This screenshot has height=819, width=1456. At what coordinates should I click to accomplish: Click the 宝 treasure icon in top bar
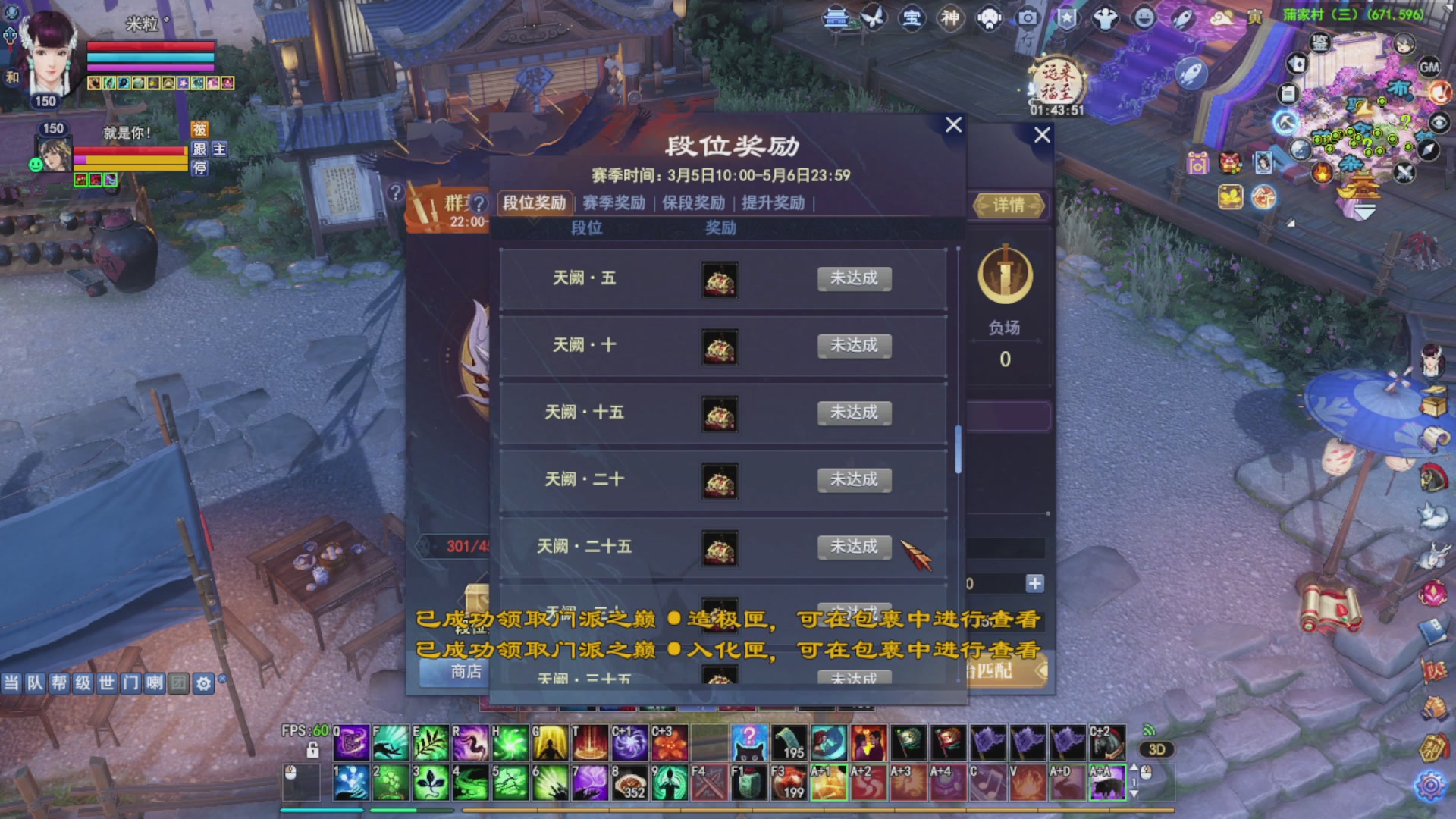(x=912, y=19)
